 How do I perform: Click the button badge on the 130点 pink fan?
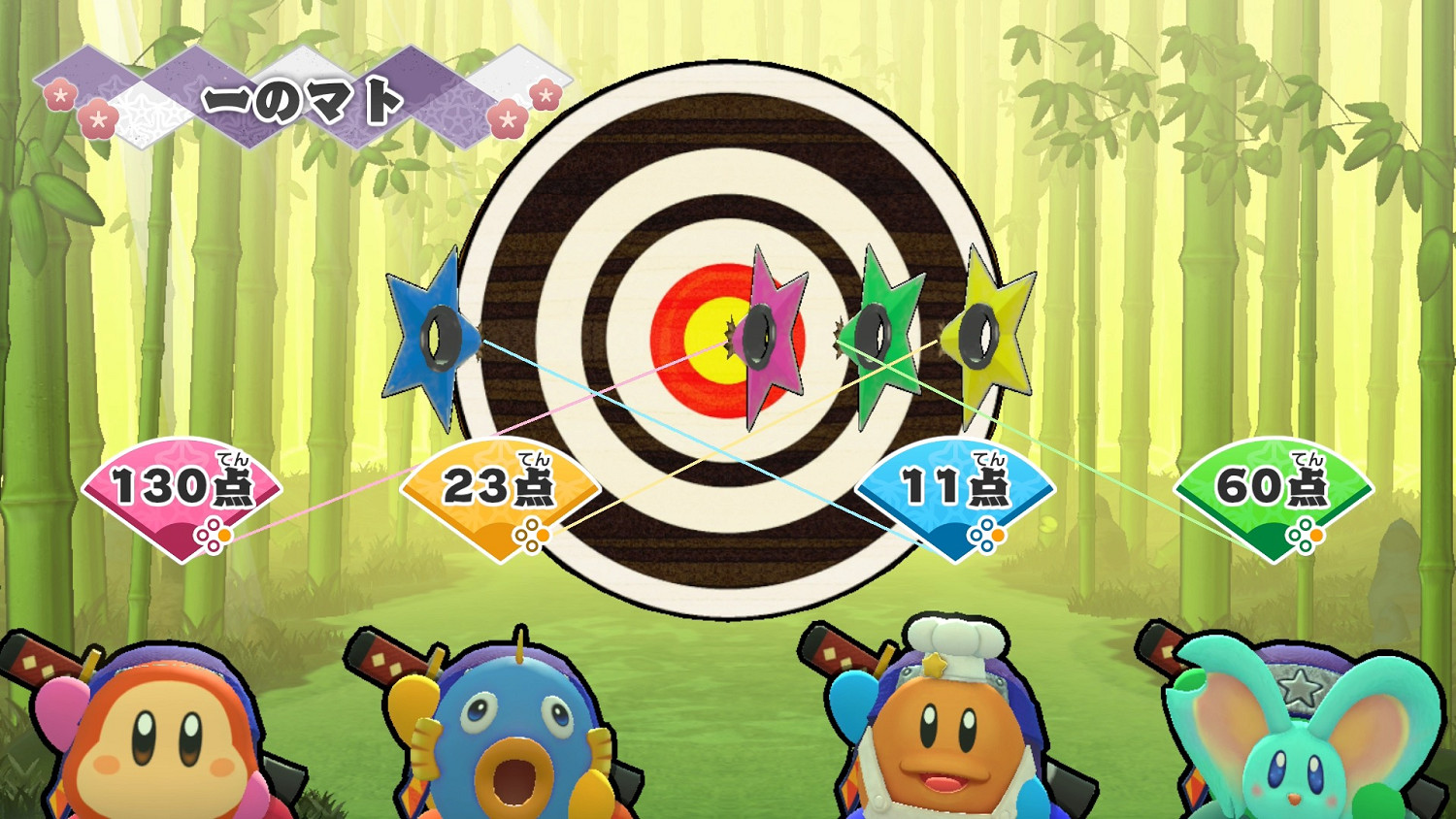(x=215, y=531)
